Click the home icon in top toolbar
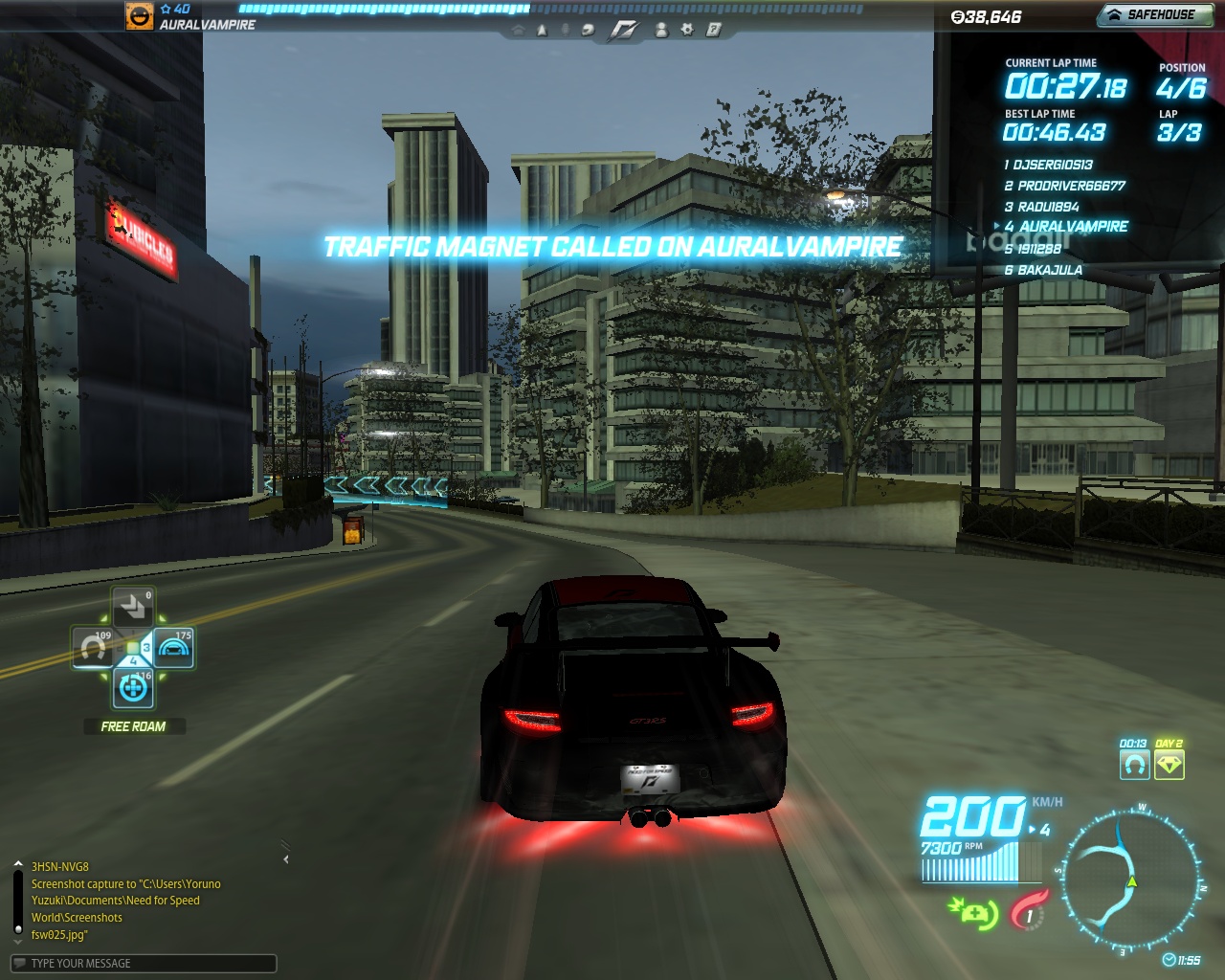 coord(519,31)
